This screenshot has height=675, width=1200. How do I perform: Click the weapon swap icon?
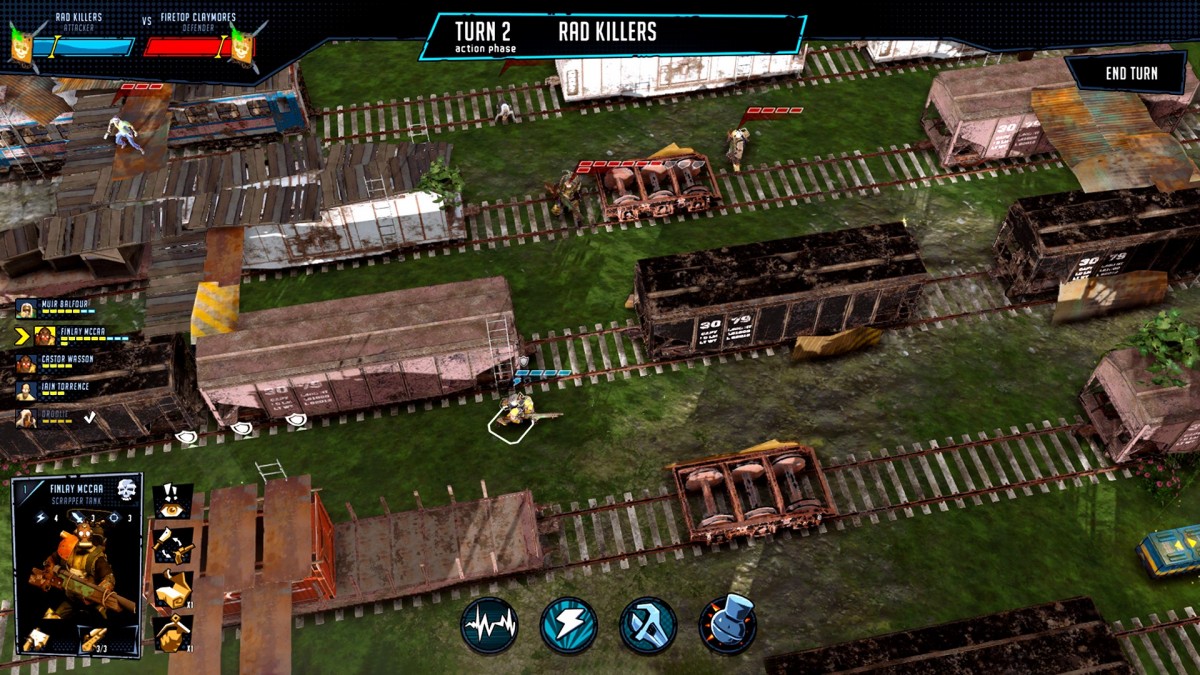(x=172, y=546)
